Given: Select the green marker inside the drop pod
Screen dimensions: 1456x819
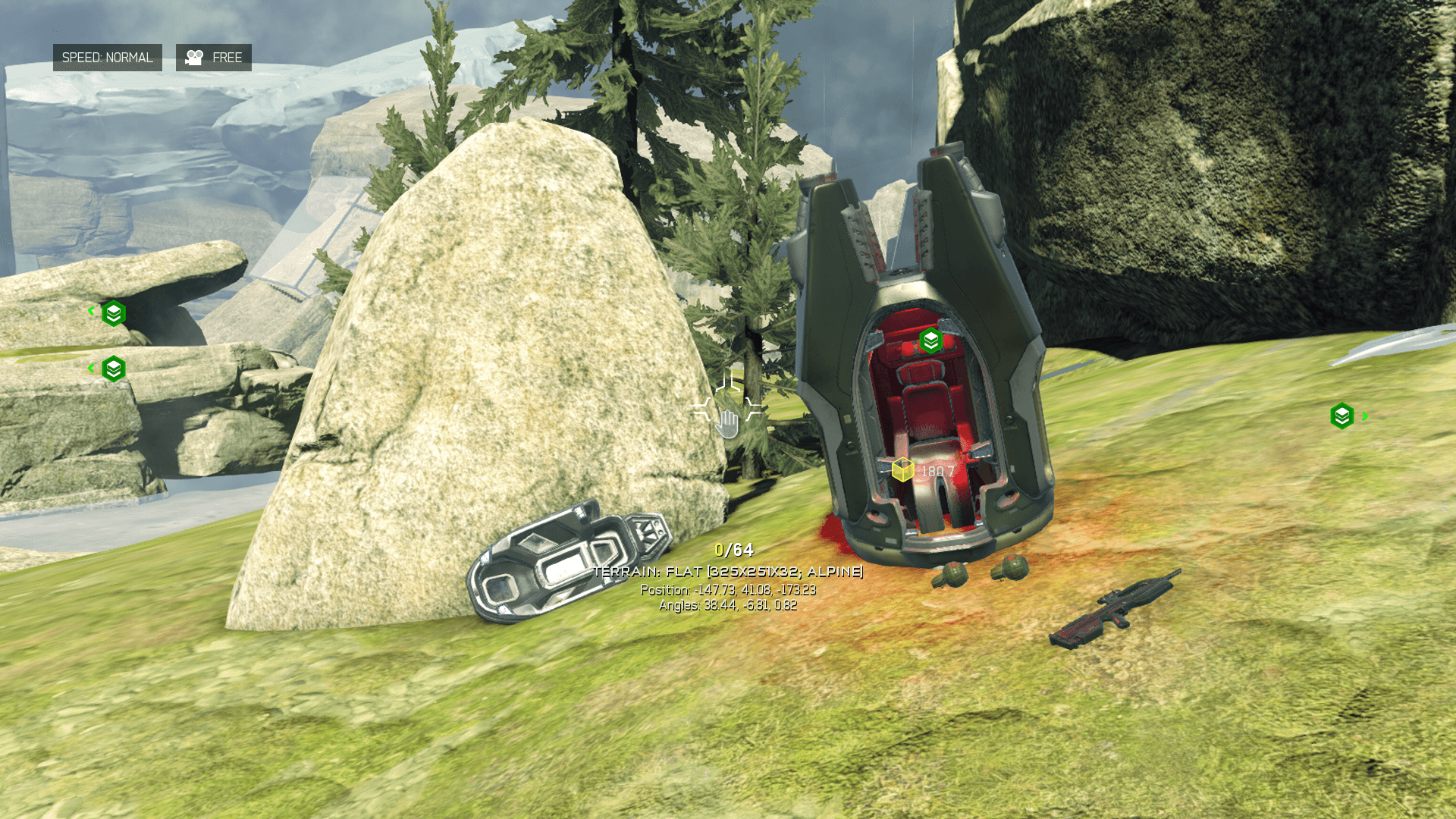Looking at the screenshot, I should (x=931, y=341).
